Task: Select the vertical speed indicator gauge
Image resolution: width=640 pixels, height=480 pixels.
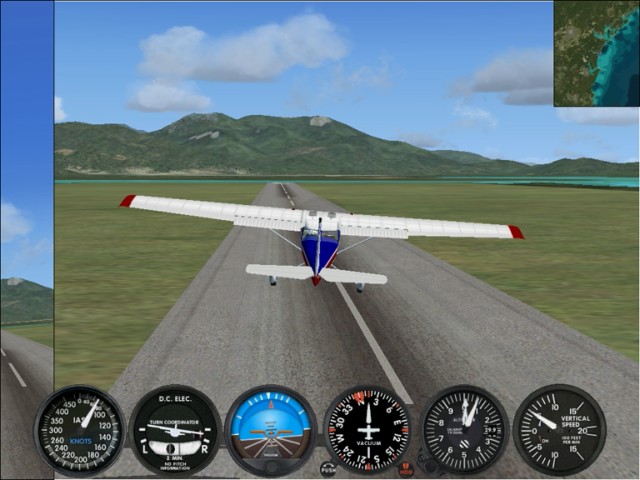Action: coord(559,430)
